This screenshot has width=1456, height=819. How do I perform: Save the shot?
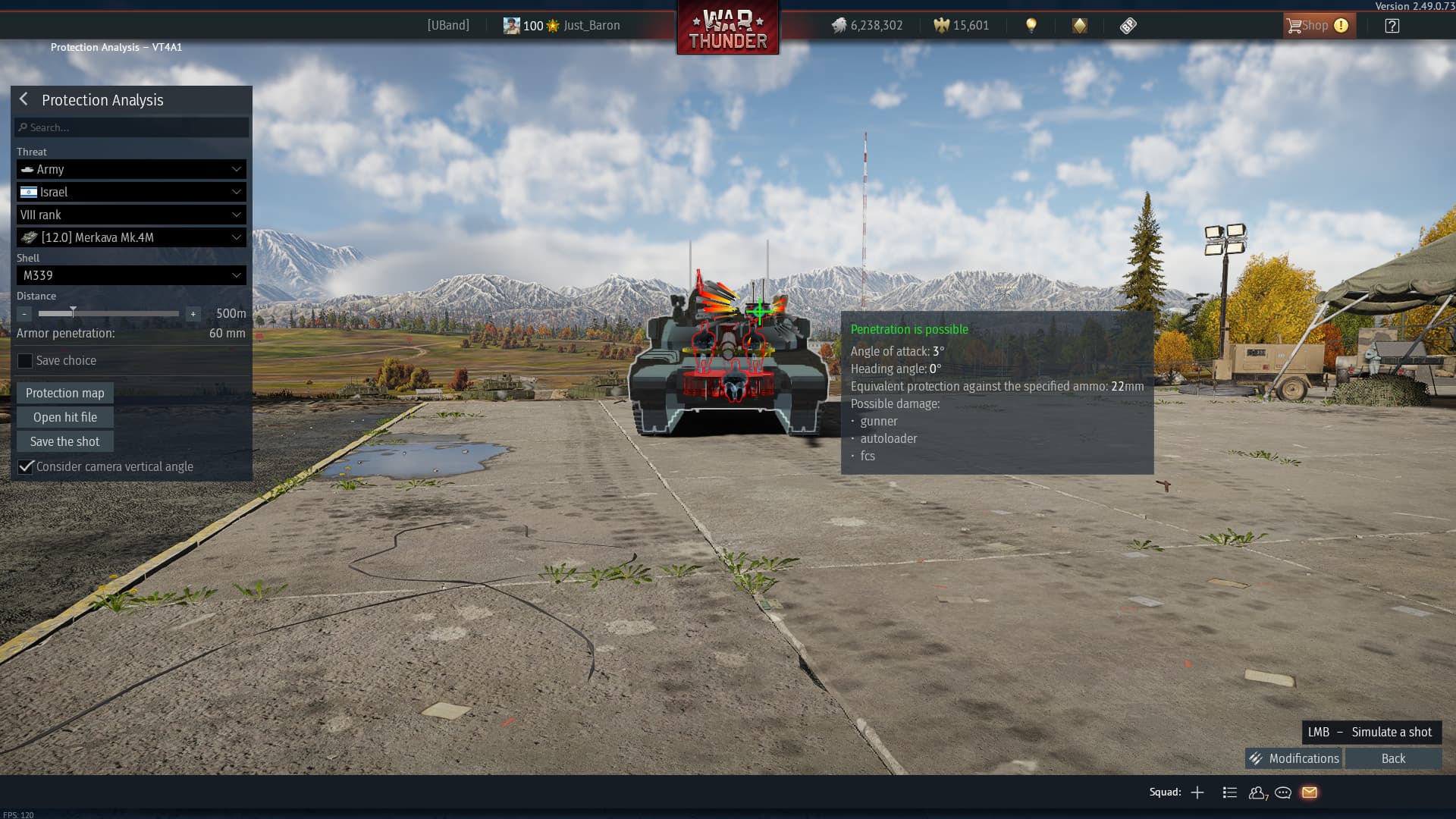tap(65, 441)
